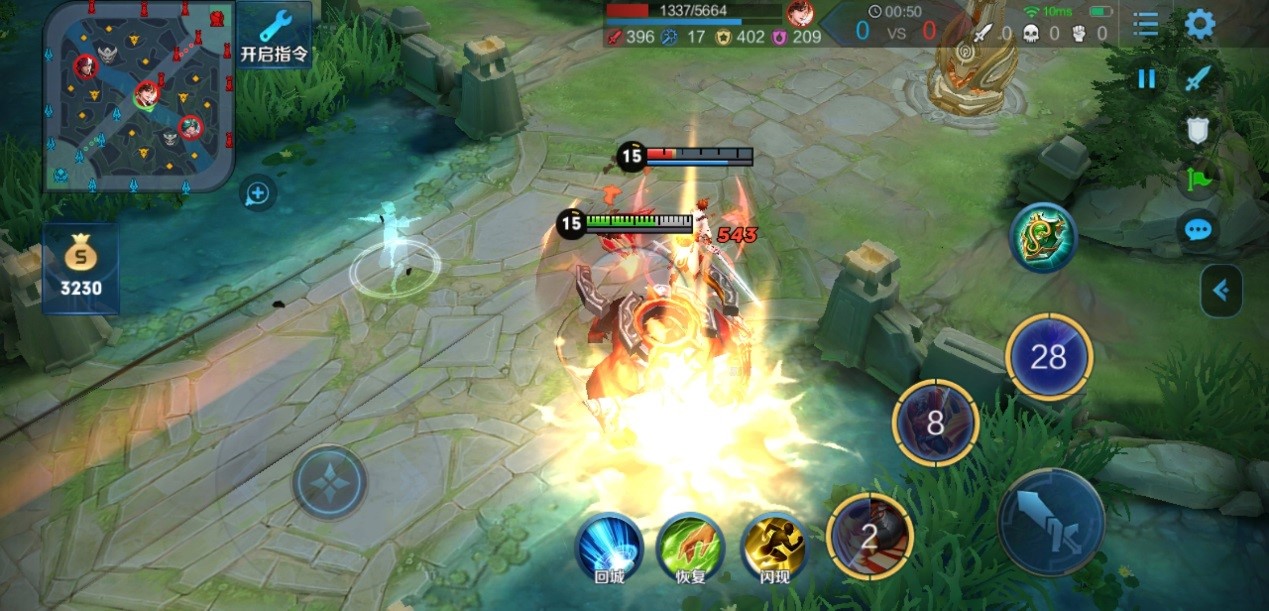
Task: Open the scoreboard list icon
Action: coord(1146,24)
